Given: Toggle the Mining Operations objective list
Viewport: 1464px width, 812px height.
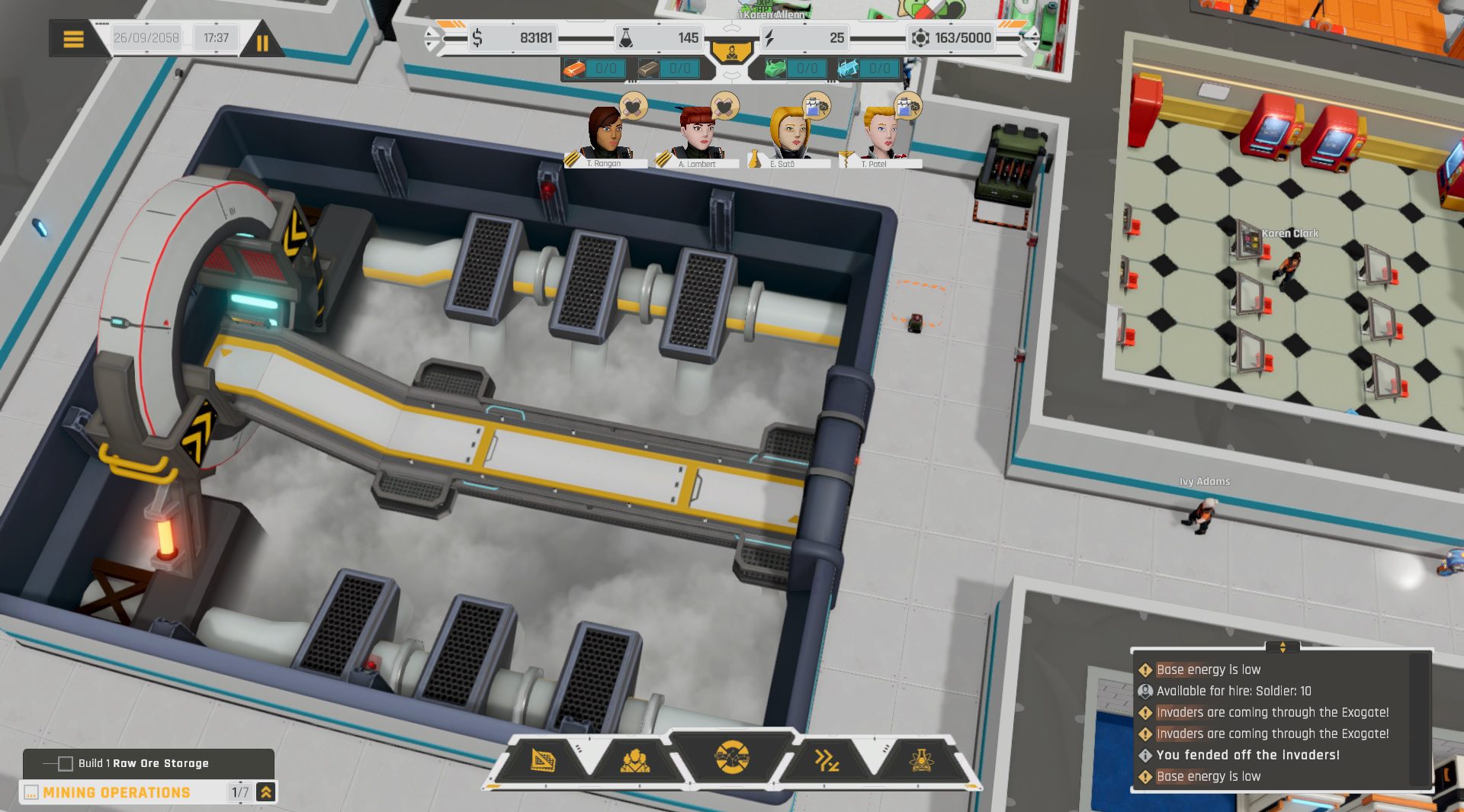Looking at the screenshot, I should point(114,792).
